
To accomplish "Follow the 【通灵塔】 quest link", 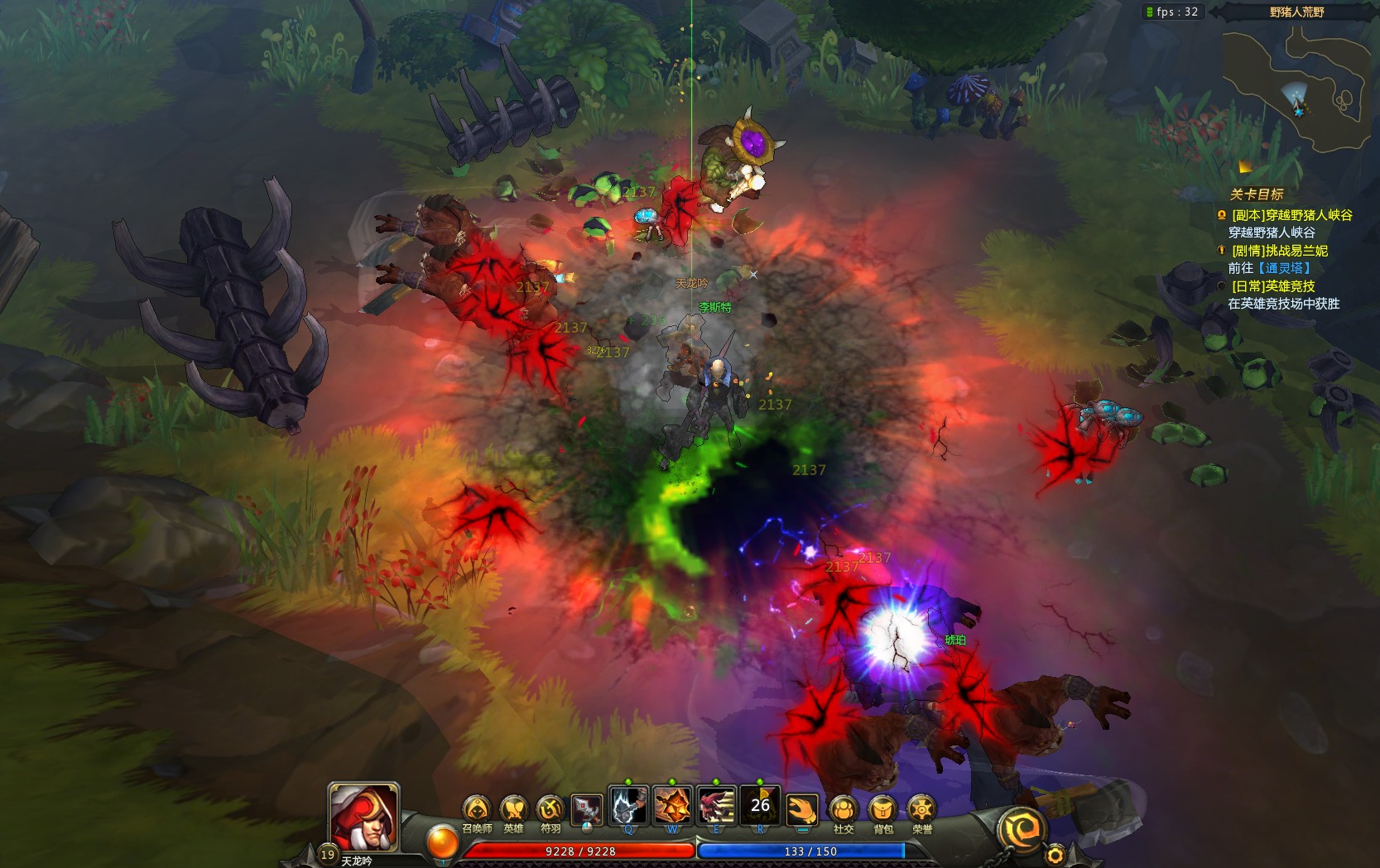I will 1284,268.
